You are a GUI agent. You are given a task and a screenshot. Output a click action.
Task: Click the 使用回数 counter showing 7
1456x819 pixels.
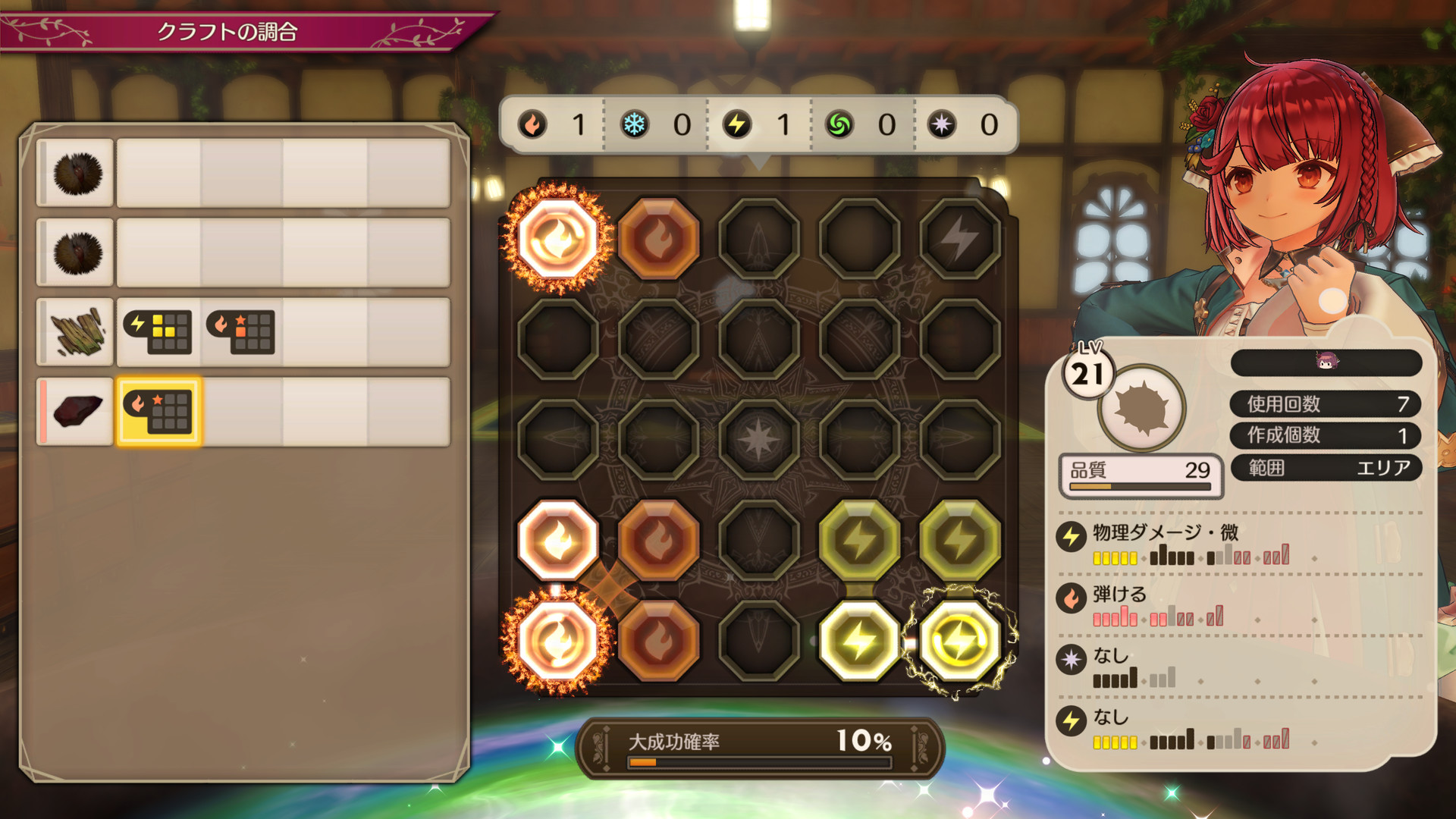pyautogui.click(x=1326, y=404)
